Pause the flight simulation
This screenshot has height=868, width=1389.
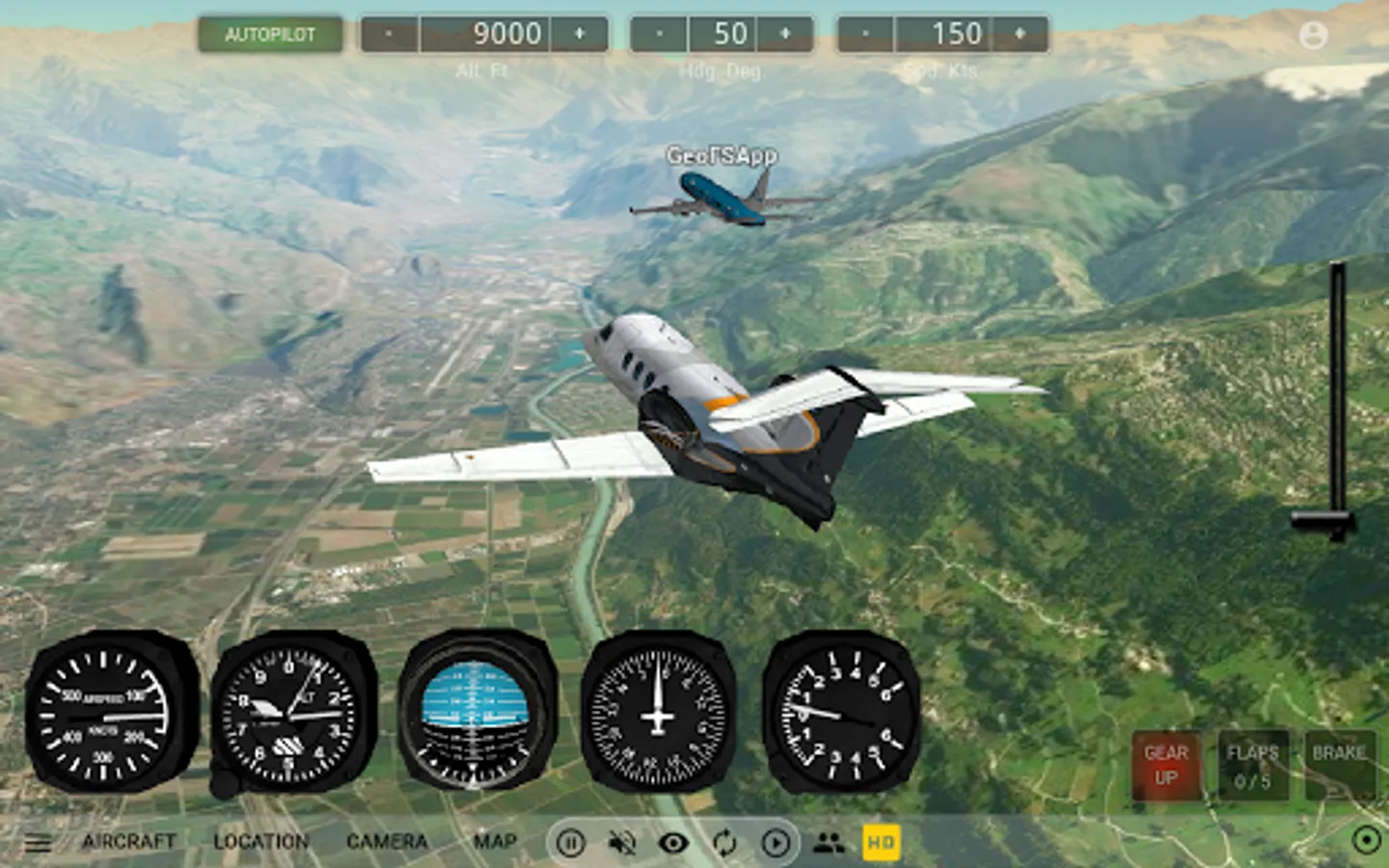pos(570,844)
